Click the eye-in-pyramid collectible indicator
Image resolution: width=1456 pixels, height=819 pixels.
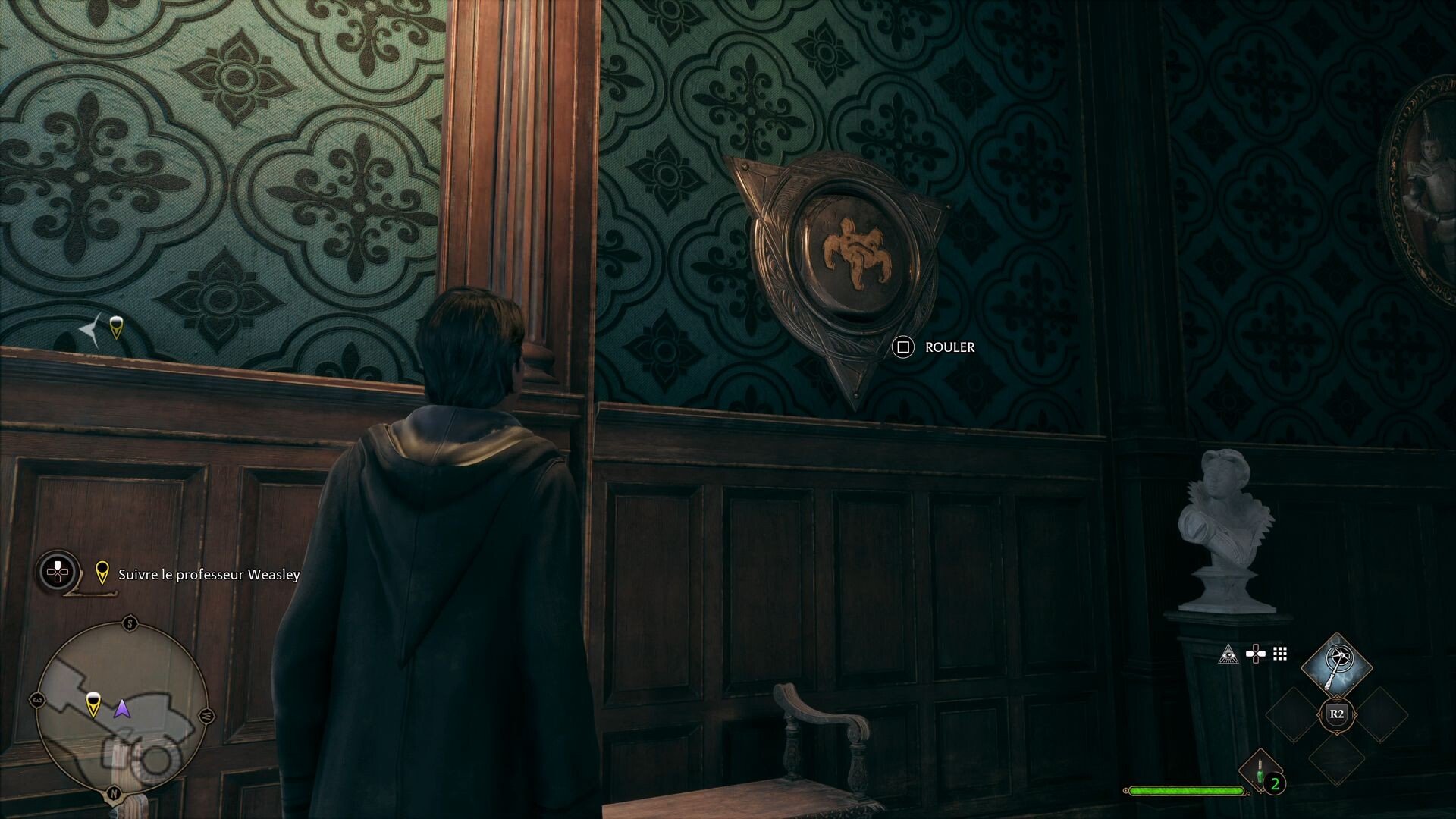click(1229, 655)
